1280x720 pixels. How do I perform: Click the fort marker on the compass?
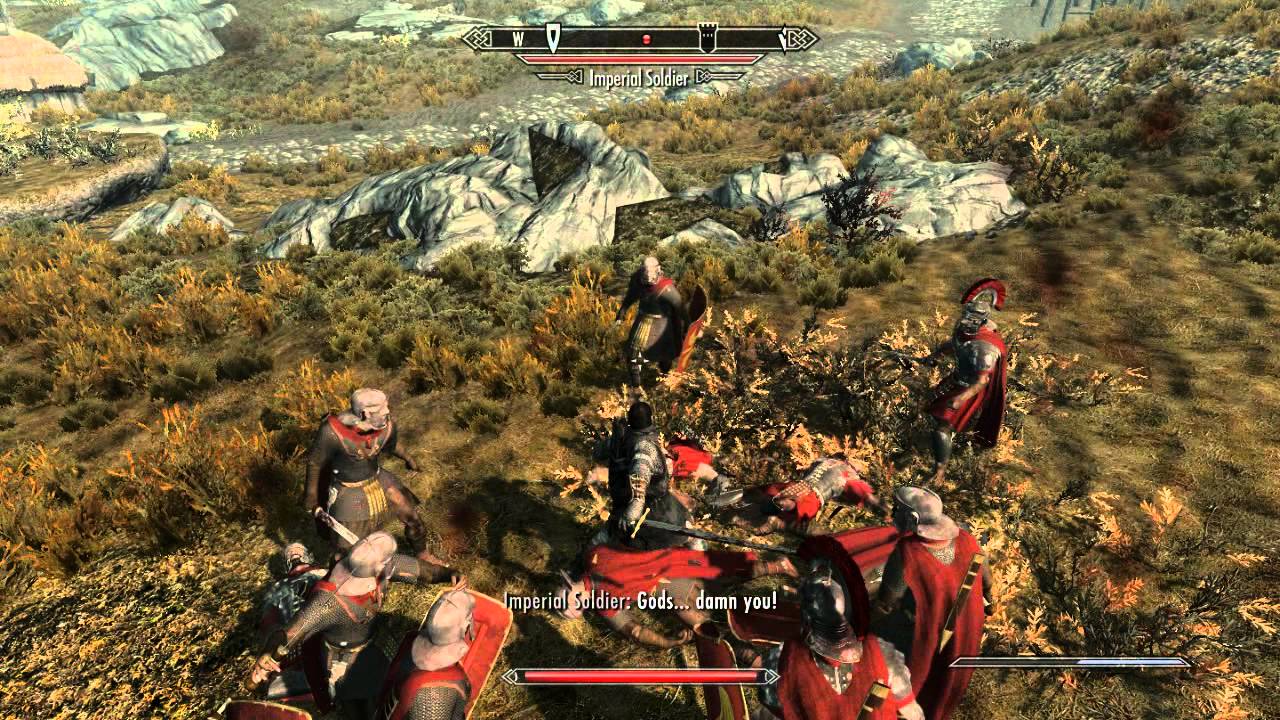point(708,38)
